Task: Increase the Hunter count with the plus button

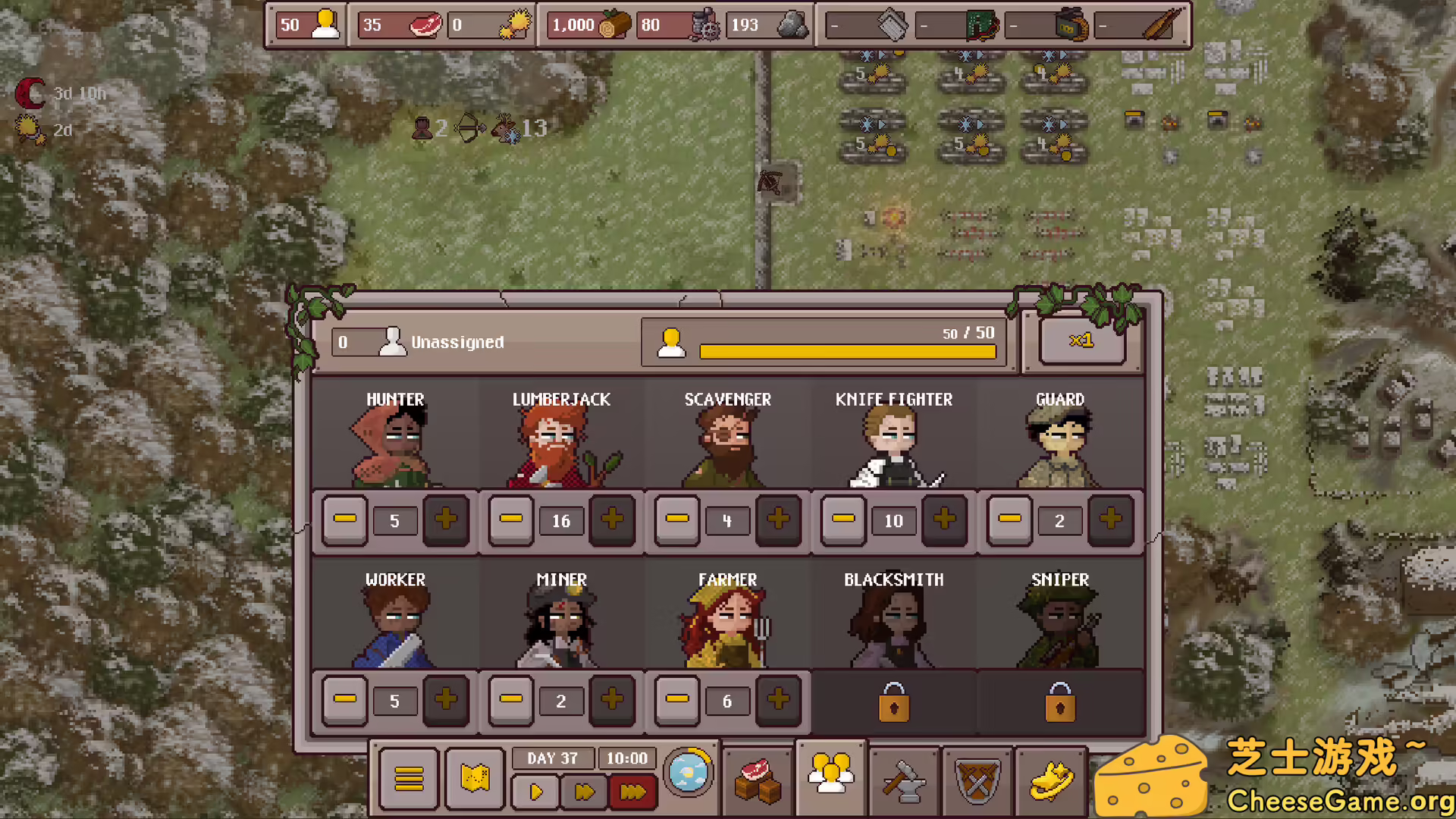Action: point(446,520)
